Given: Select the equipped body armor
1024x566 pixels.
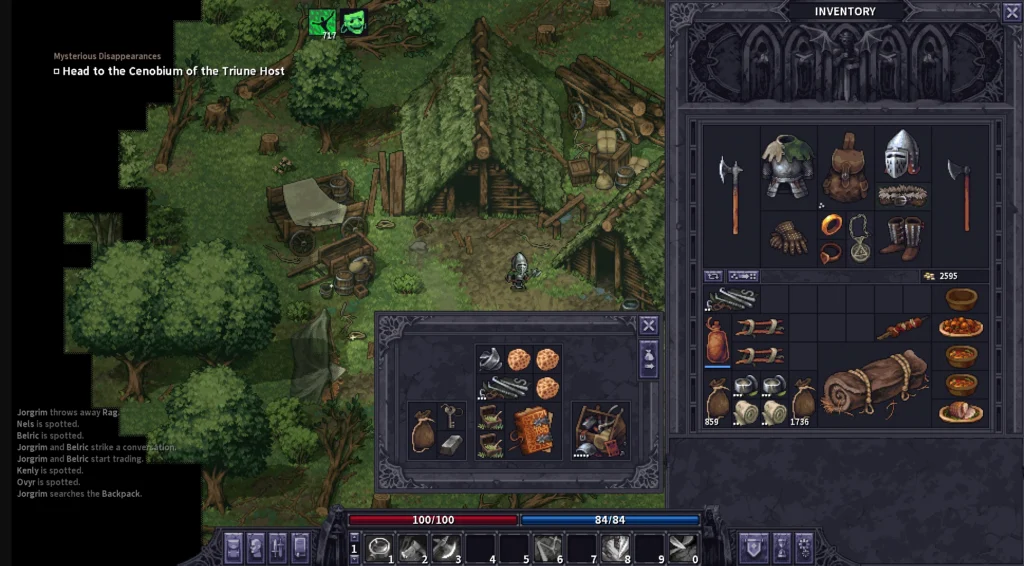Looking at the screenshot, I should pos(788,166).
